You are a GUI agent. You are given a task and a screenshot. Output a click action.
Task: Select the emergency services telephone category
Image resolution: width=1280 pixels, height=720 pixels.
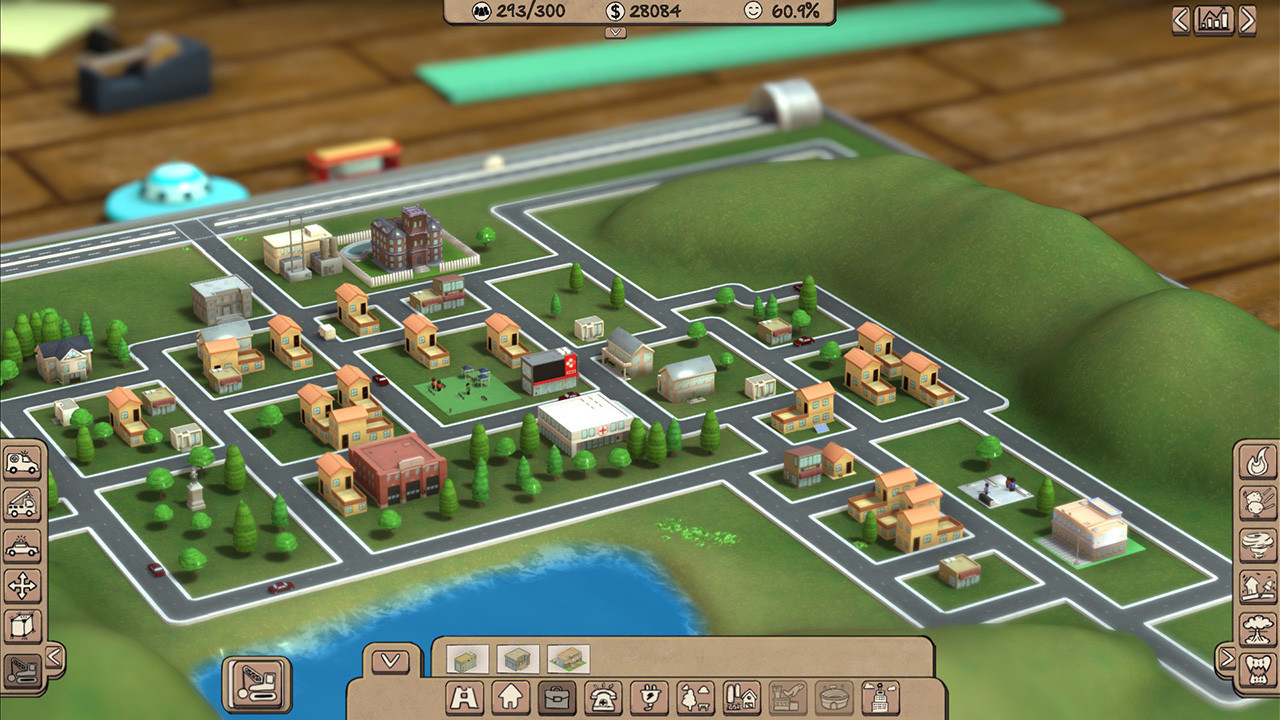click(x=604, y=700)
